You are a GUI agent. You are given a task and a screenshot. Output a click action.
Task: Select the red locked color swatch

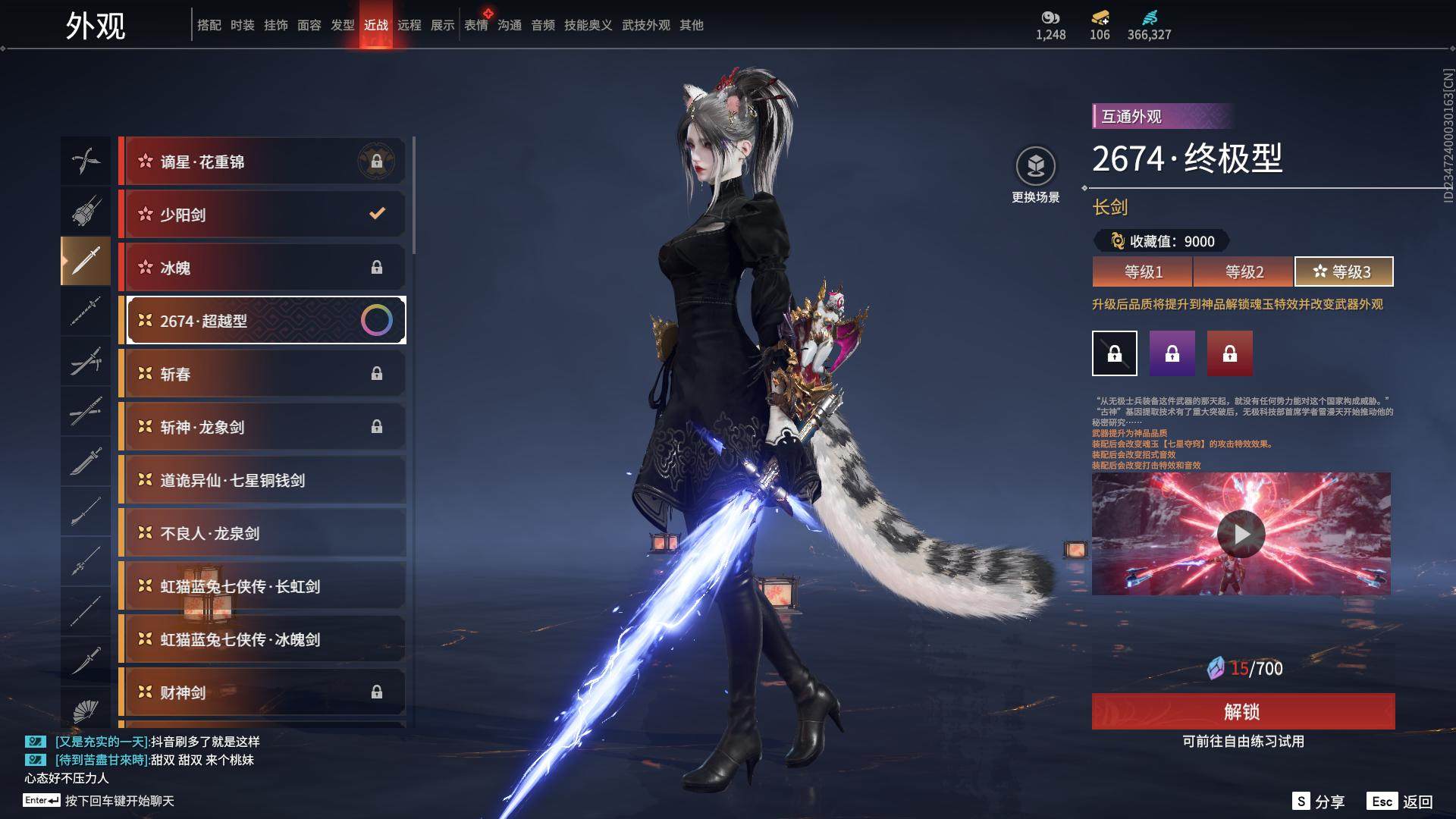point(1230,353)
